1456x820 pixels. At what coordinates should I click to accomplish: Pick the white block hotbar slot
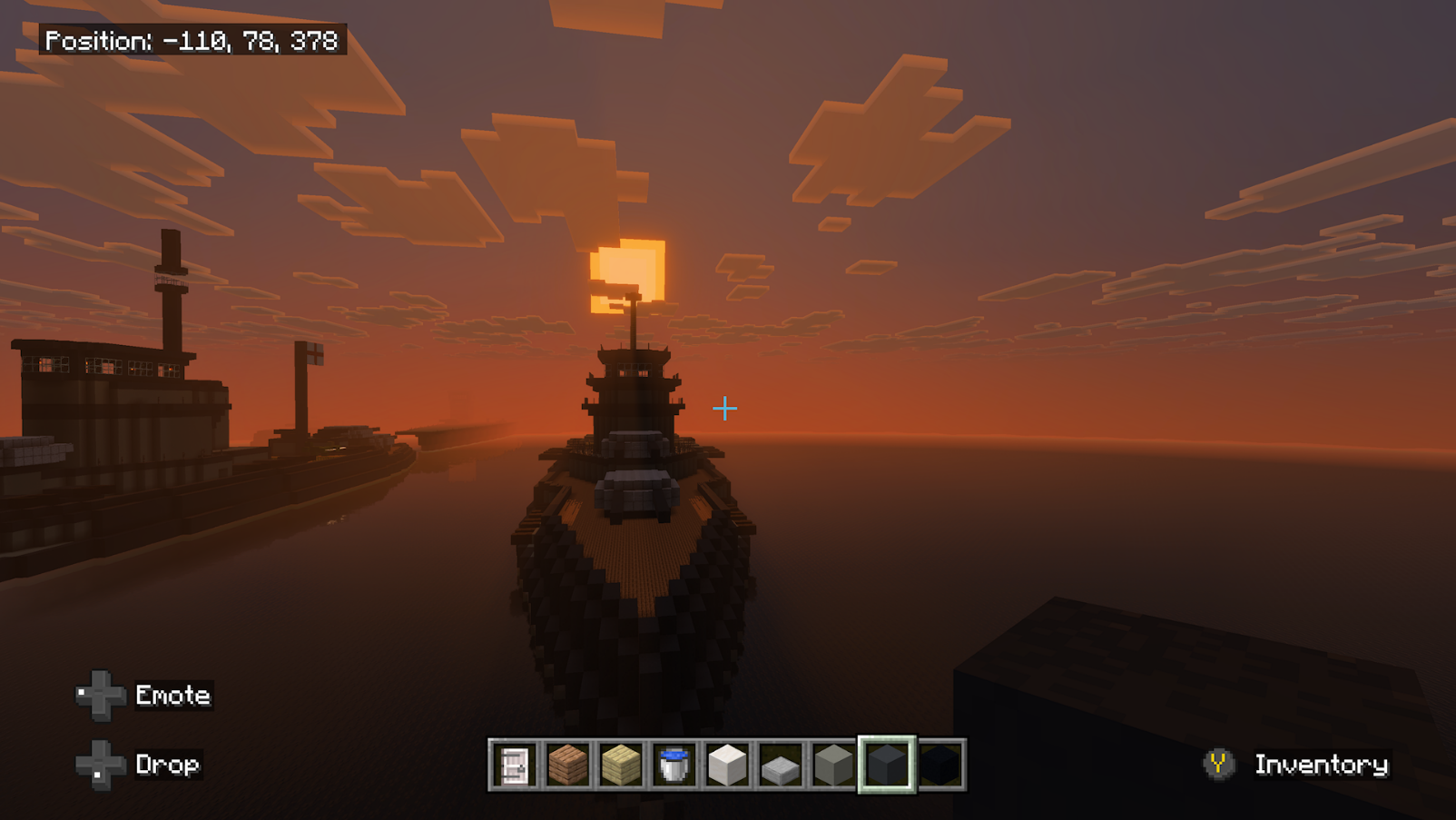(x=727, y=765)
